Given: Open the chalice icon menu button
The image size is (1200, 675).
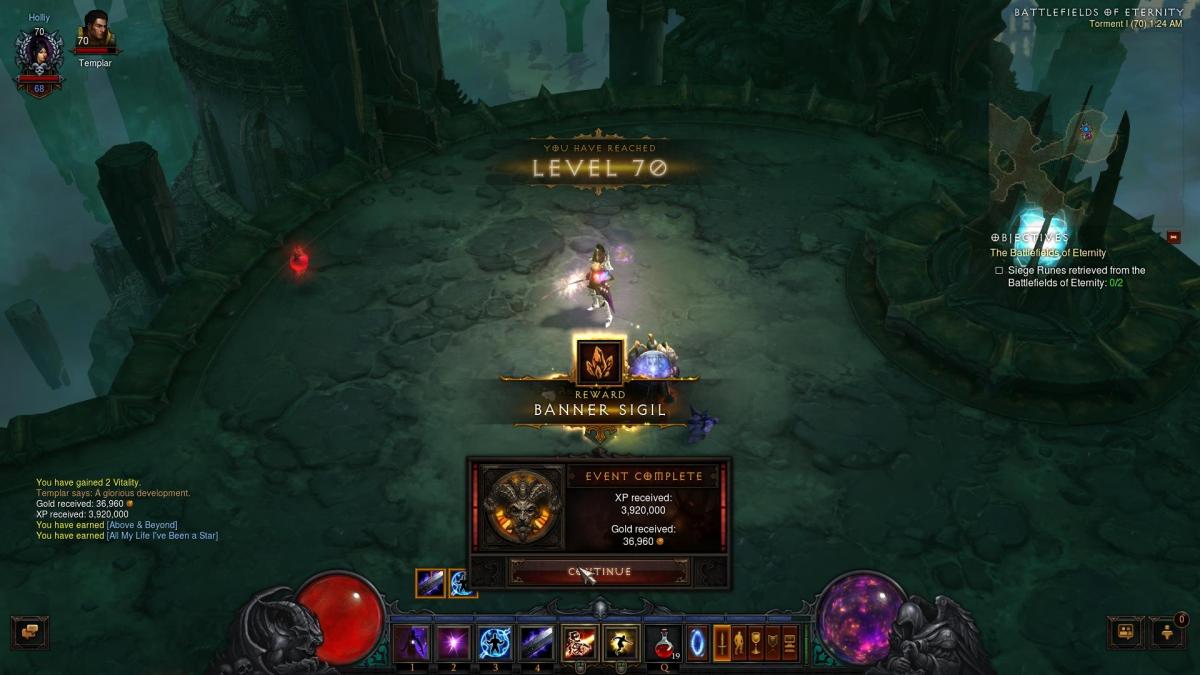Looking at the screenshot, I should (x=756, y=642).
